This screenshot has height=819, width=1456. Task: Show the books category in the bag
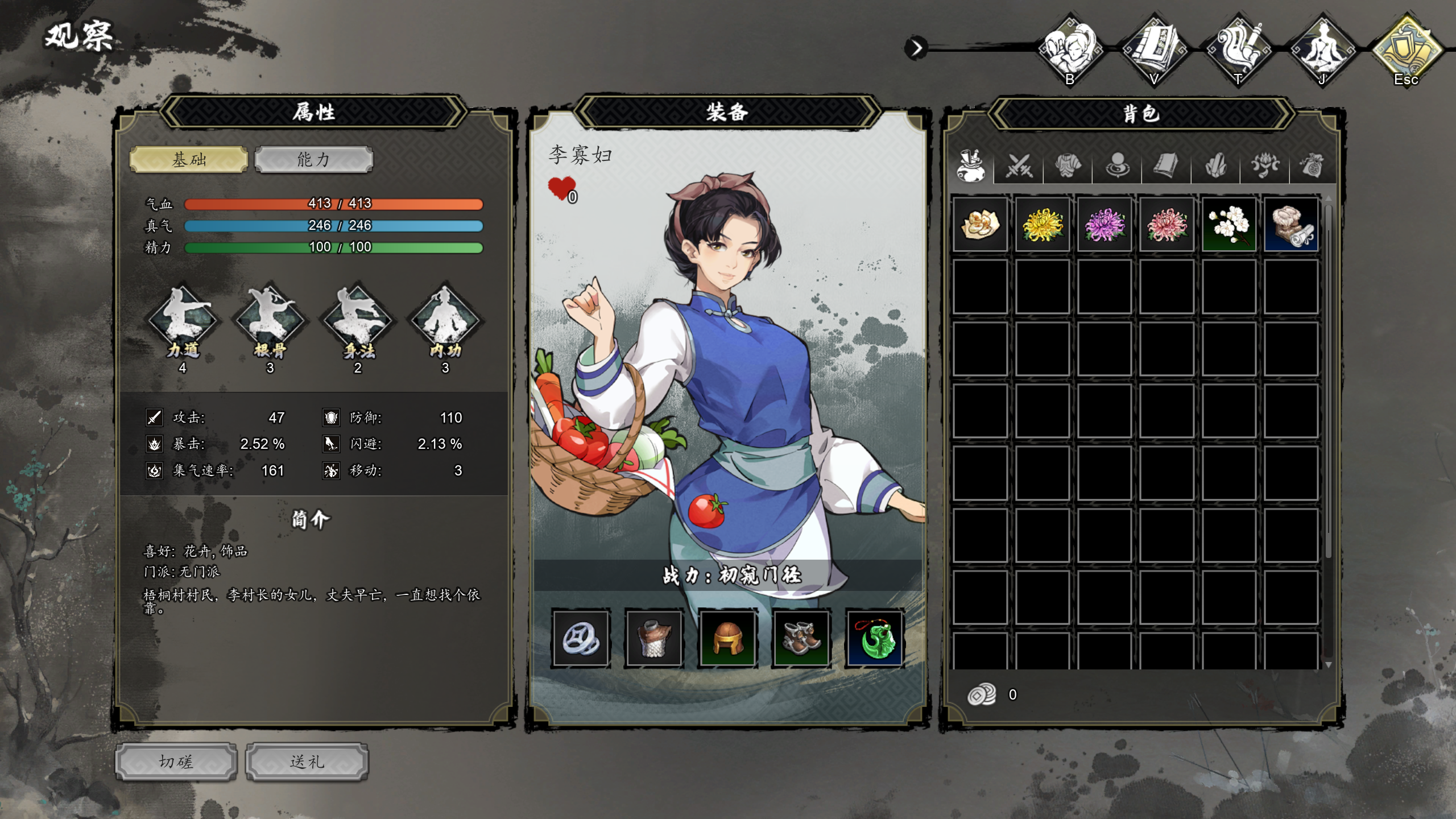coord(1165,166)
